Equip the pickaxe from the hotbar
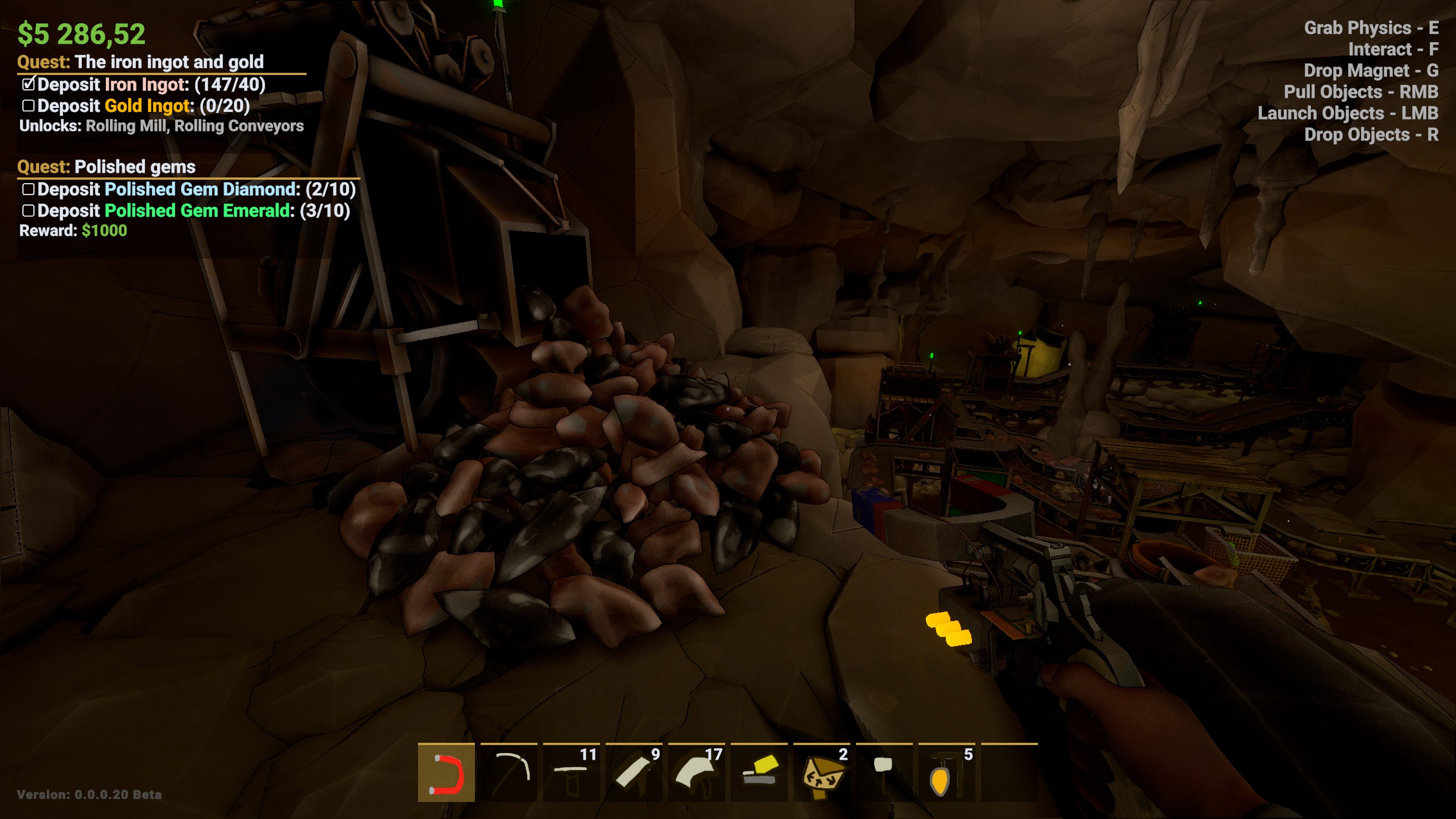This screenshot has width=1456, height=819. coord(509,773)
